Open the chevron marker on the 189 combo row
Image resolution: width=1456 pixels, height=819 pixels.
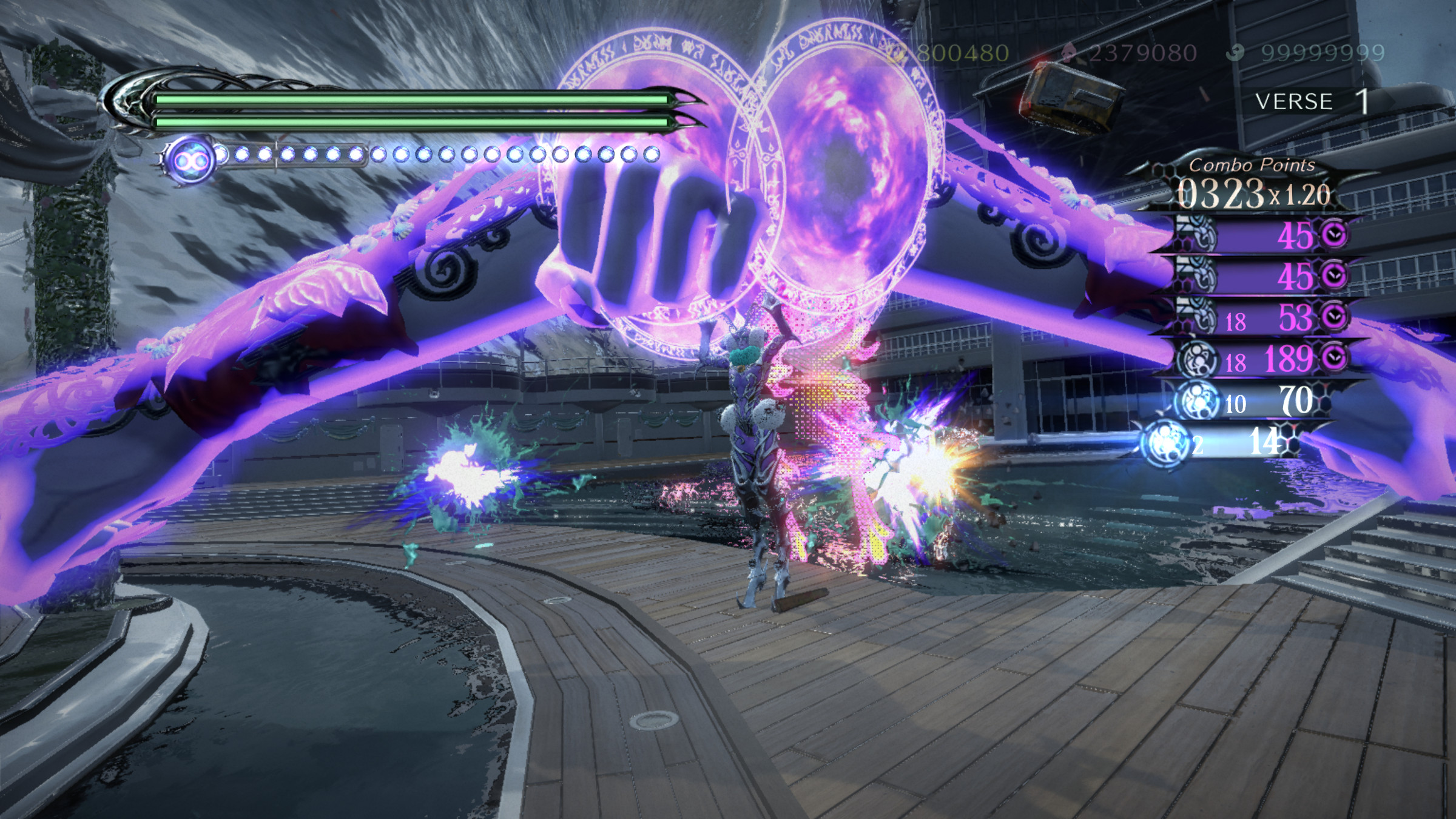(x=1335, y=360)
